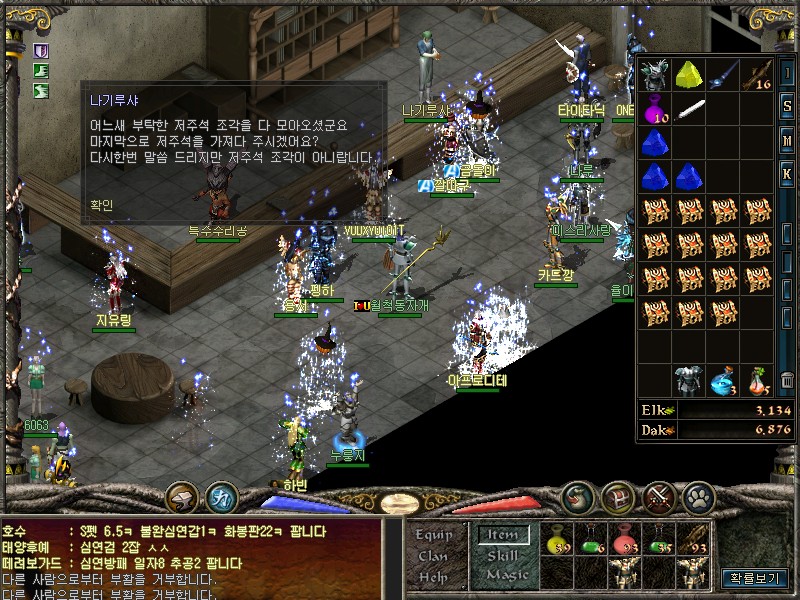This screenshot has height=600, width=800.
Task: Confirm the dialogue by clicking 확인
Action: [101, 205]
